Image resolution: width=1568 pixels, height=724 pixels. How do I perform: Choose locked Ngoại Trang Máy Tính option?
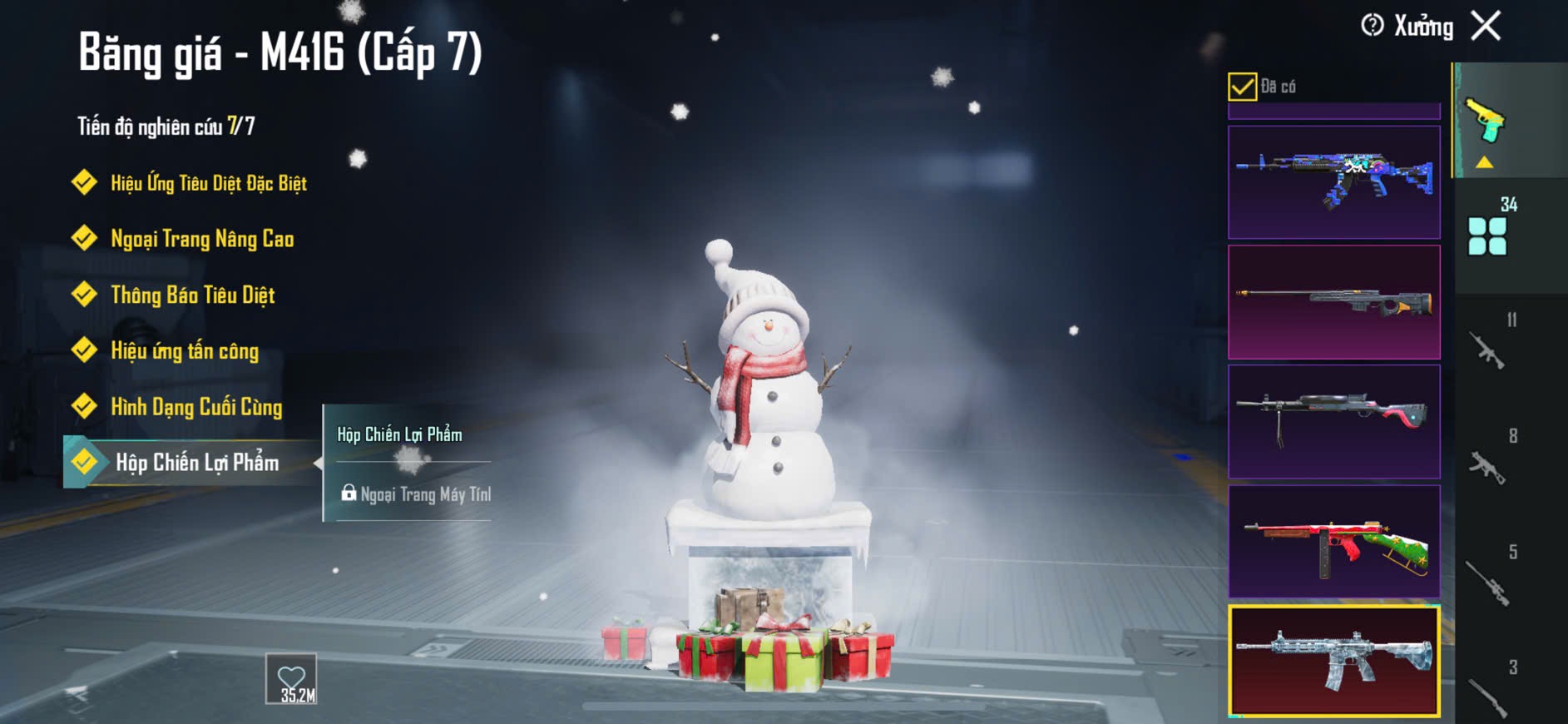[416, 494]
